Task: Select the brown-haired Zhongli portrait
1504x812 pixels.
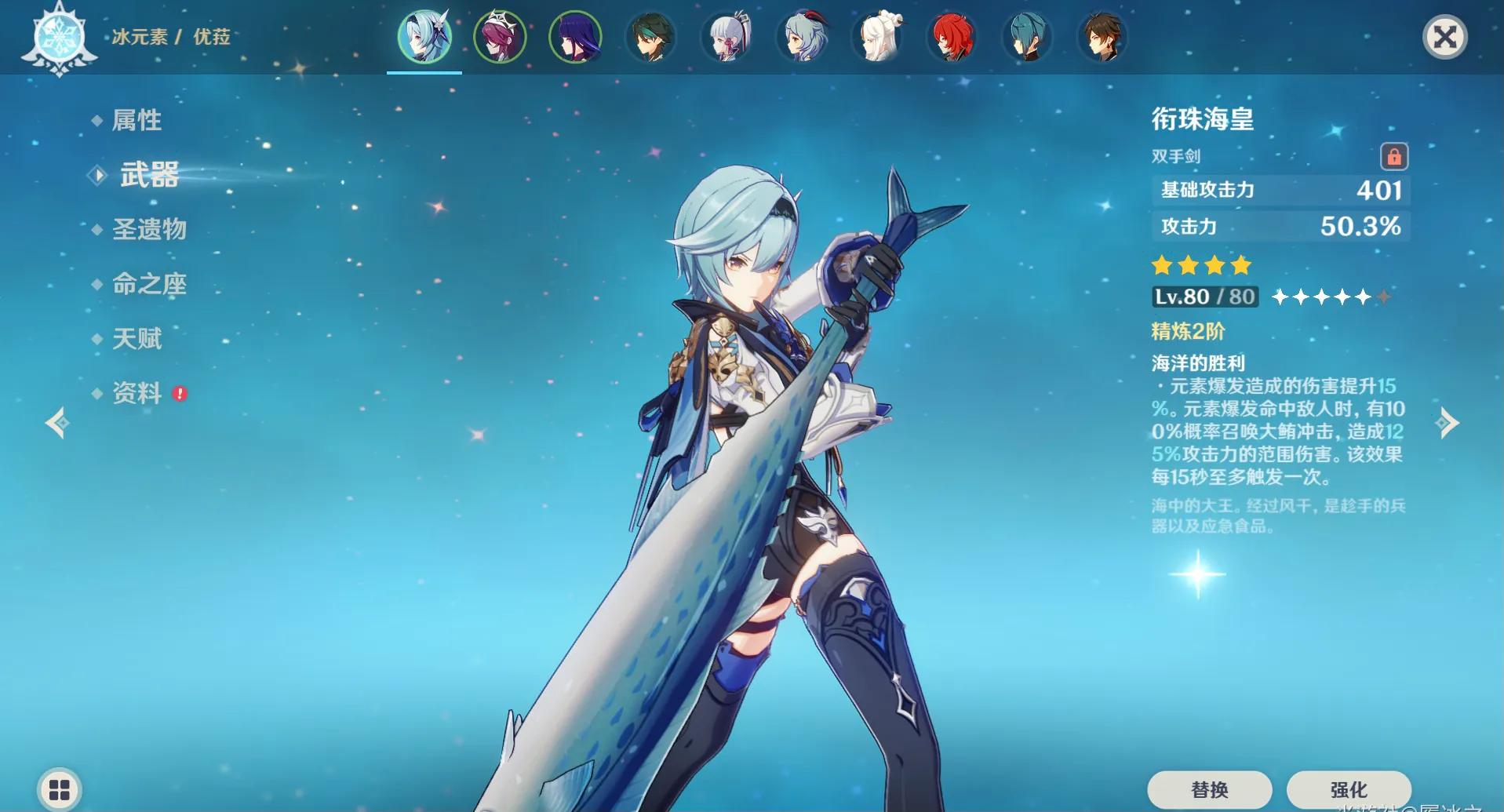Action: tap(1102, 37)
